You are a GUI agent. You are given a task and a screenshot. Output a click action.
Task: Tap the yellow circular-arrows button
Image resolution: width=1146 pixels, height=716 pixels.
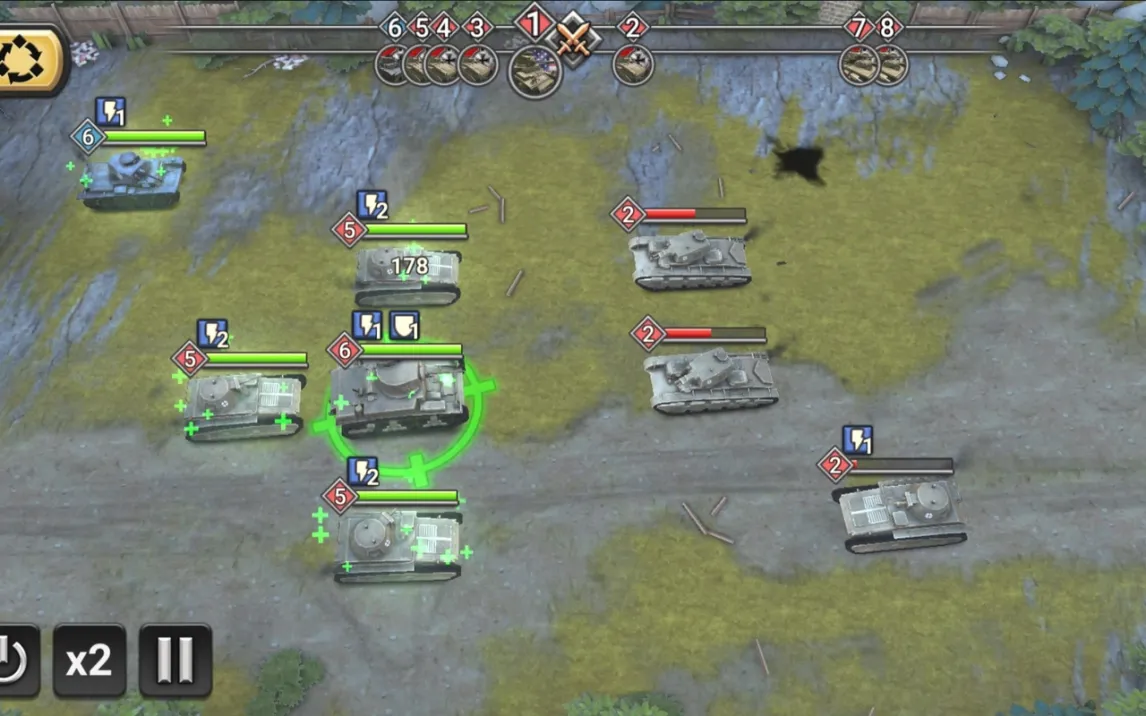tap(30, 60)
